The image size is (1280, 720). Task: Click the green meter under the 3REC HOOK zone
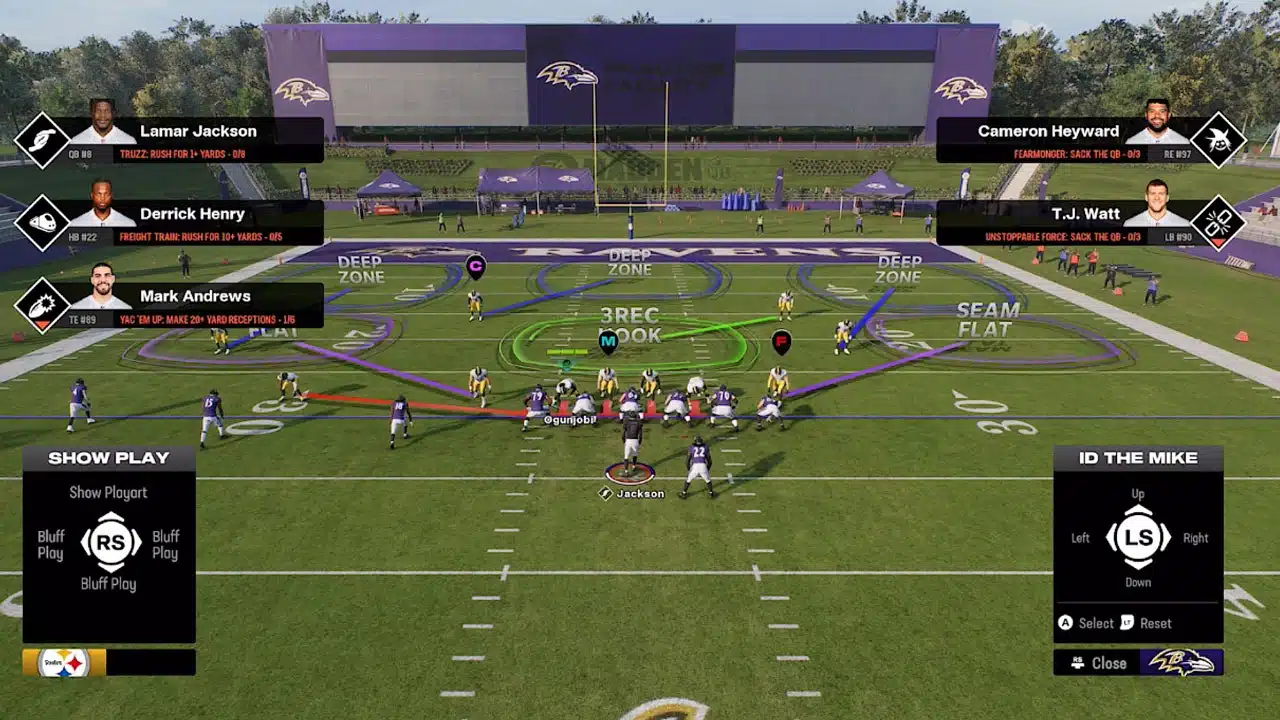[x=565, y=352]
